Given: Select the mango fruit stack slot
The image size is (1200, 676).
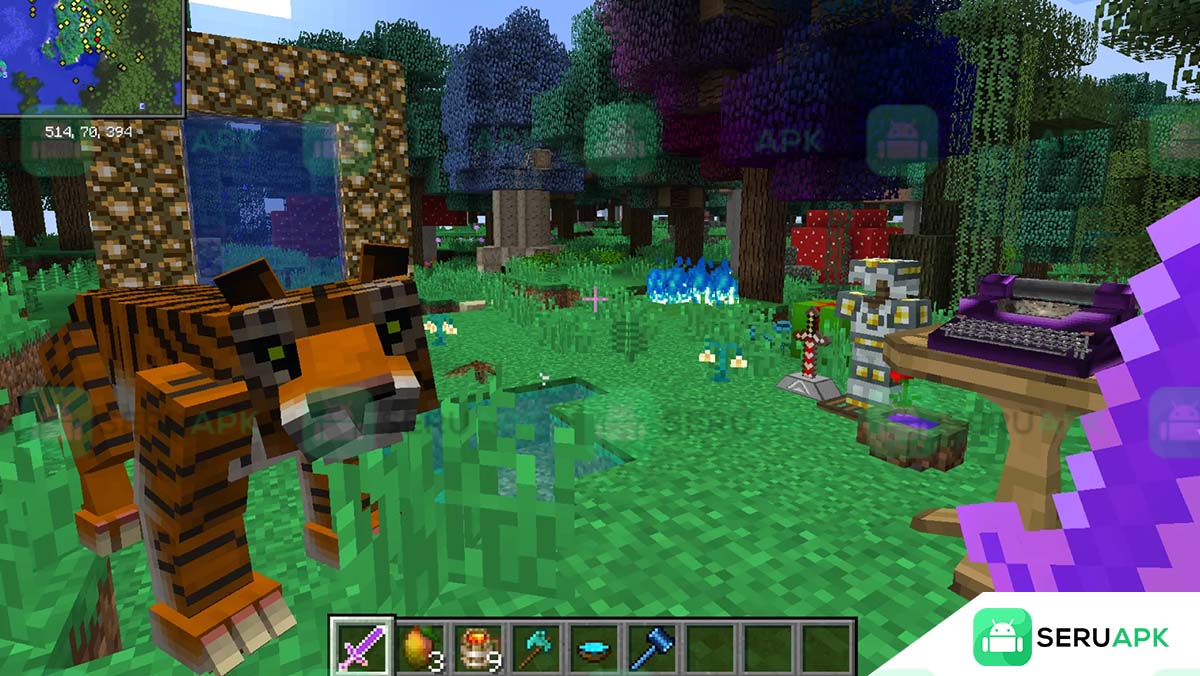Looking at the screenshot, I should 419,645.
